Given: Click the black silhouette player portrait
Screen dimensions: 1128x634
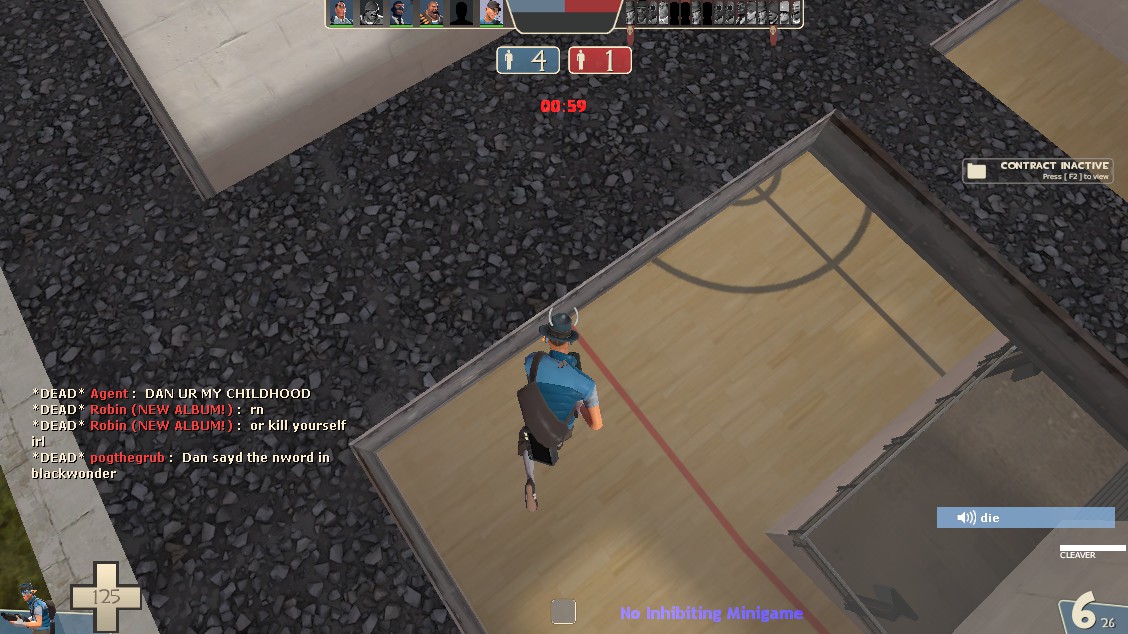Looking at the screenshot, I should tap(461, 13).
